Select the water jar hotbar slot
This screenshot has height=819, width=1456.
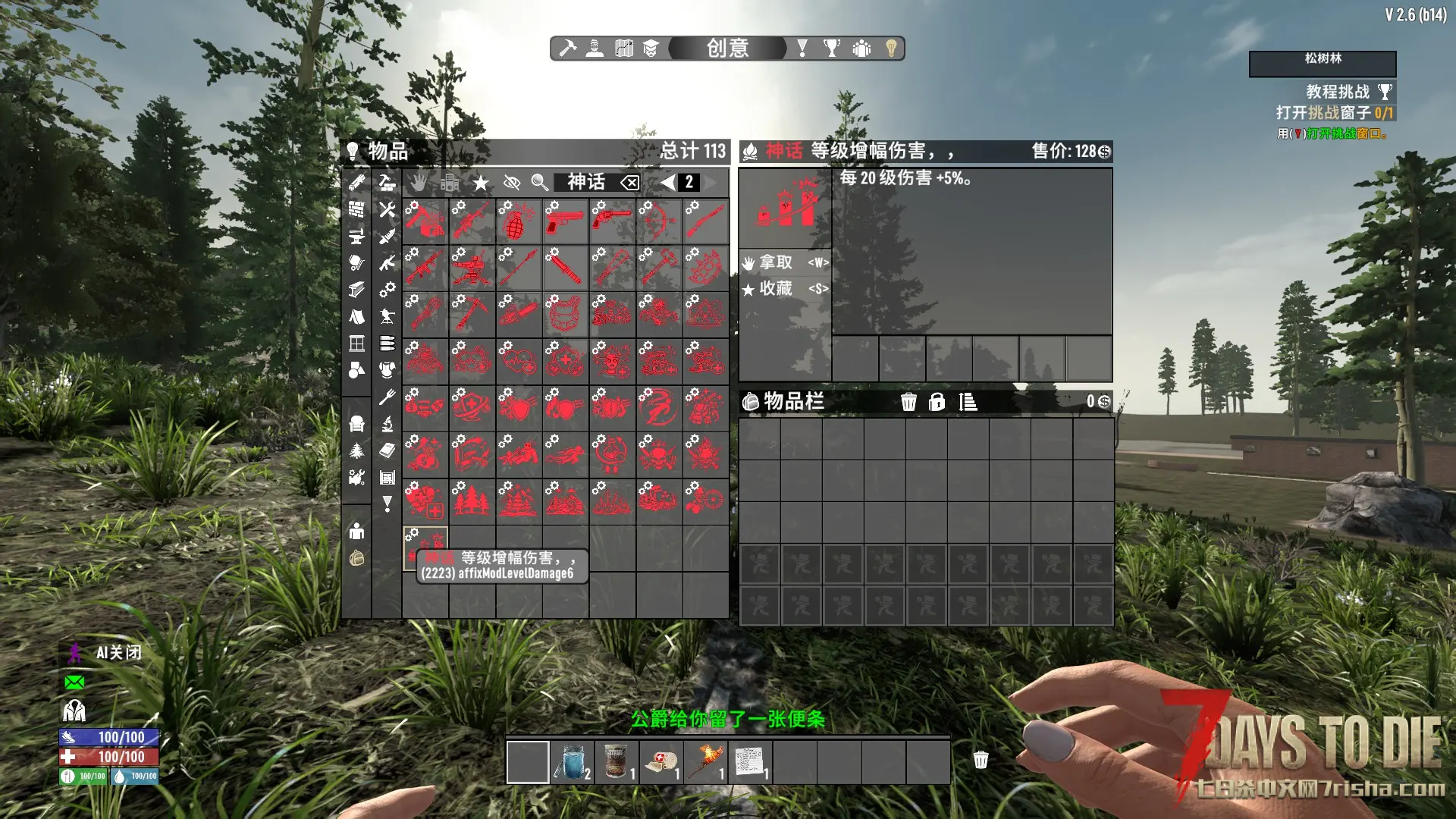572,761
